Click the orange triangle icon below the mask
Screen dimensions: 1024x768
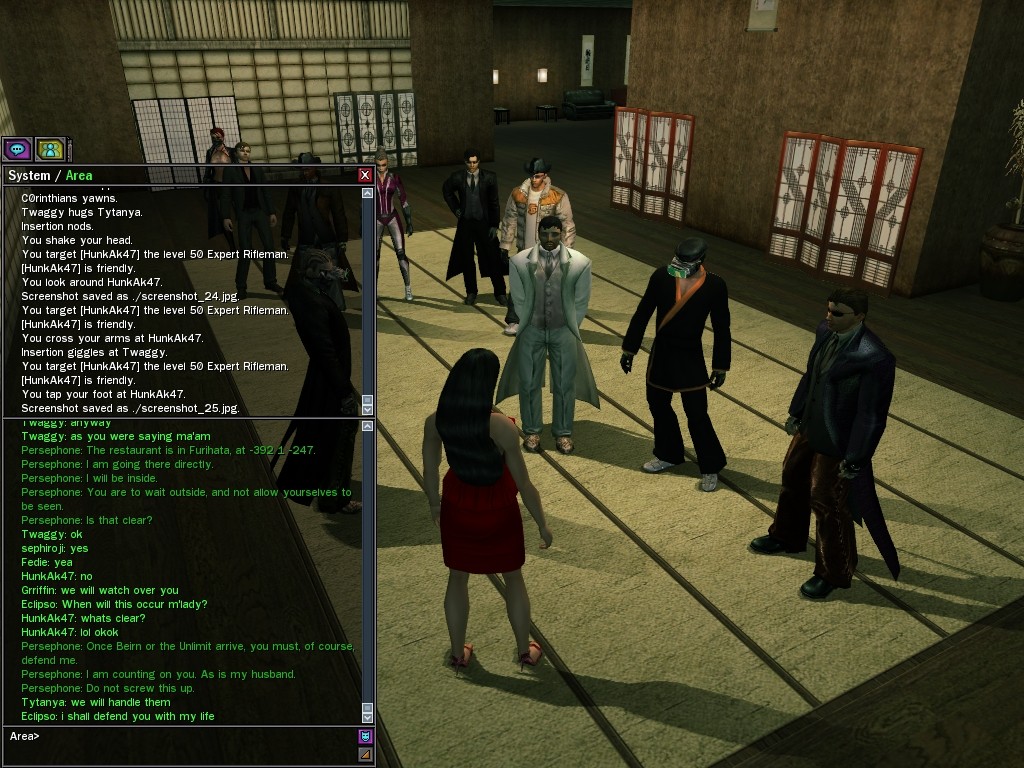(x=365, y=754)
